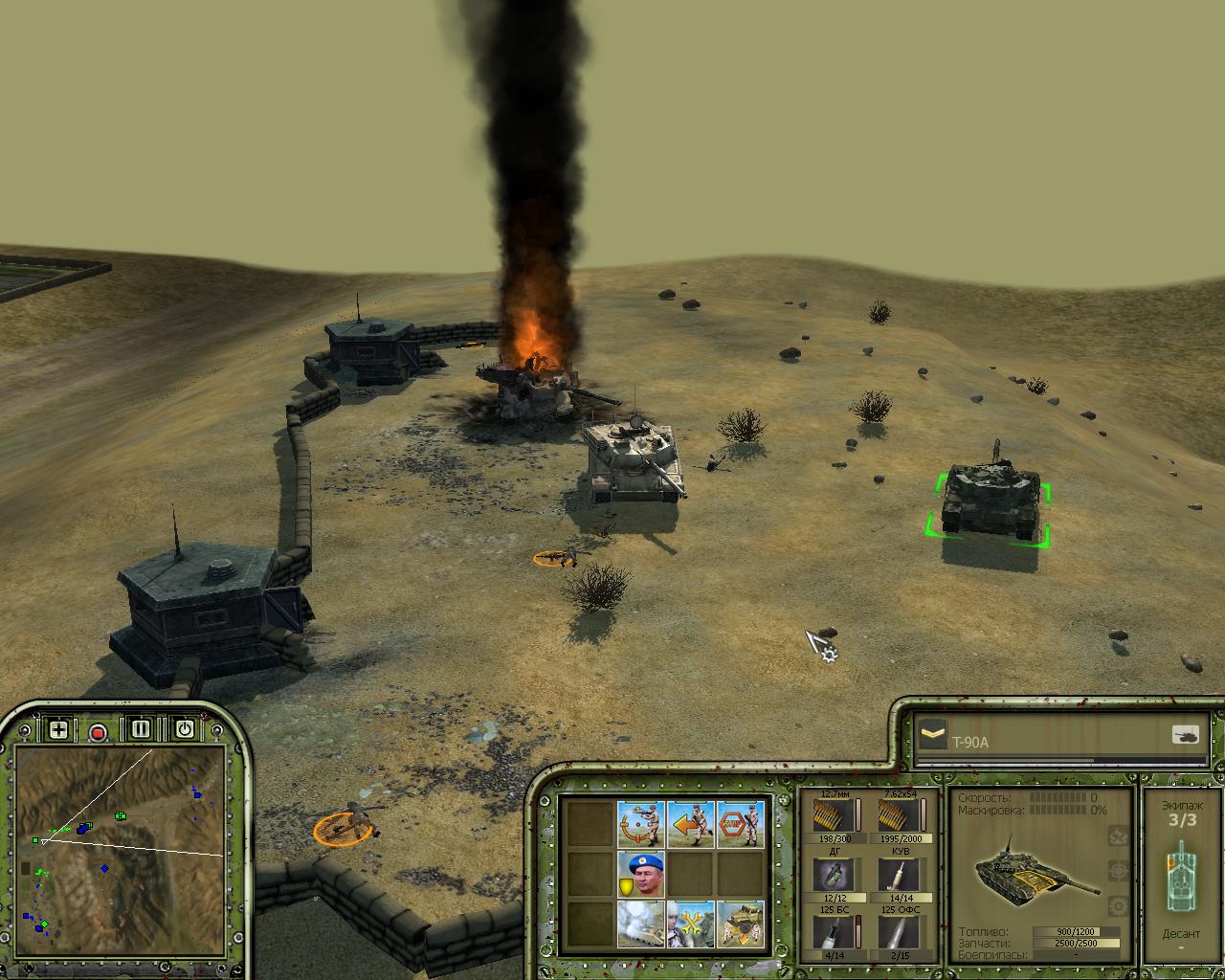
Task: Select the 12.7mm machine gun ammo
Action: point(834,815)
